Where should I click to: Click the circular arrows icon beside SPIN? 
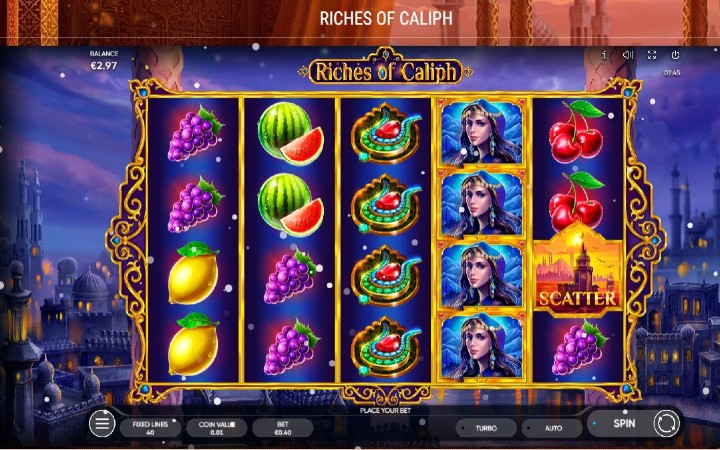click(666, 424)
